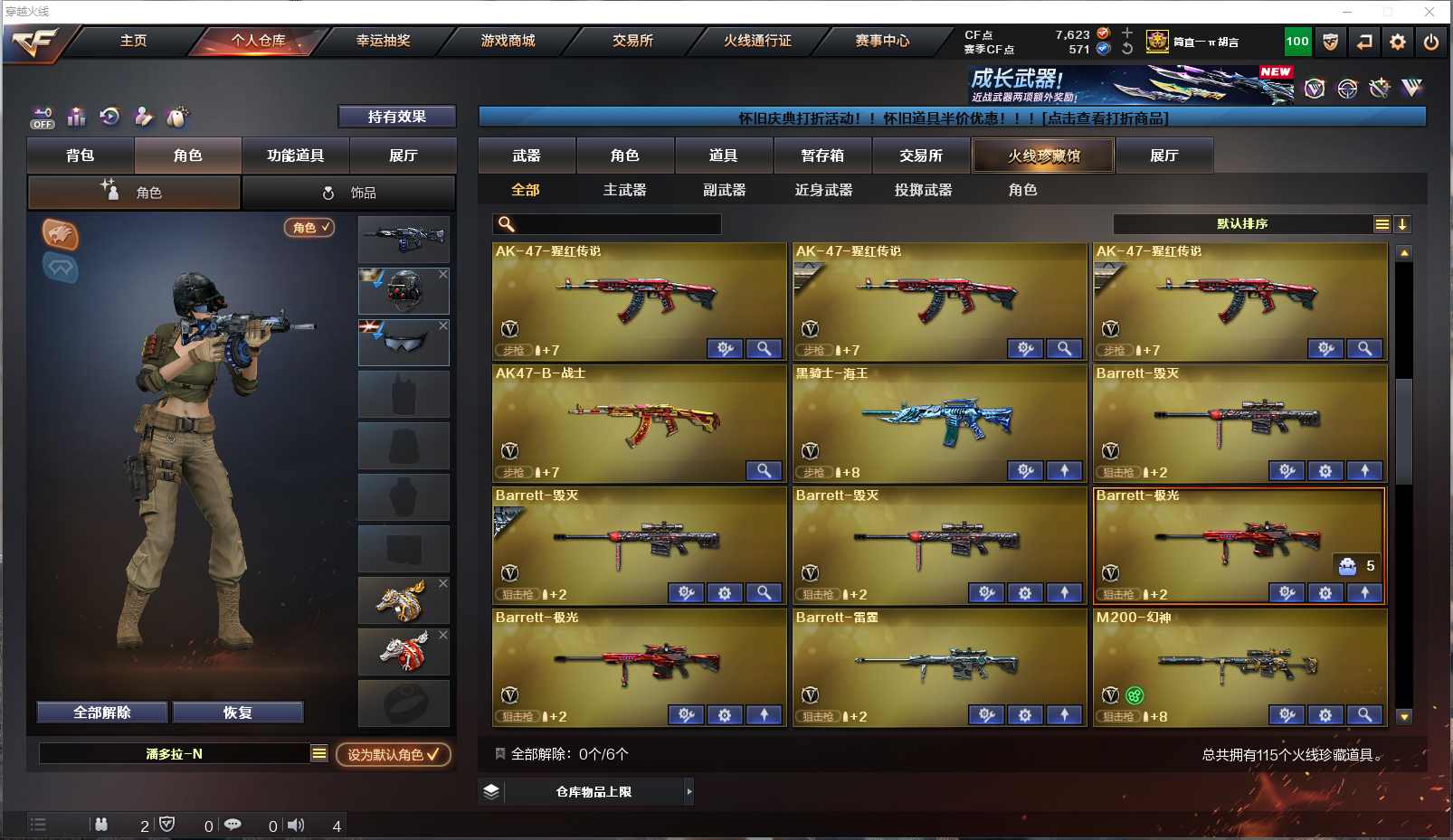Click the 持有效果 button
The width and height of the screenshot is (1453, 840).
click(x=396, y=117)
